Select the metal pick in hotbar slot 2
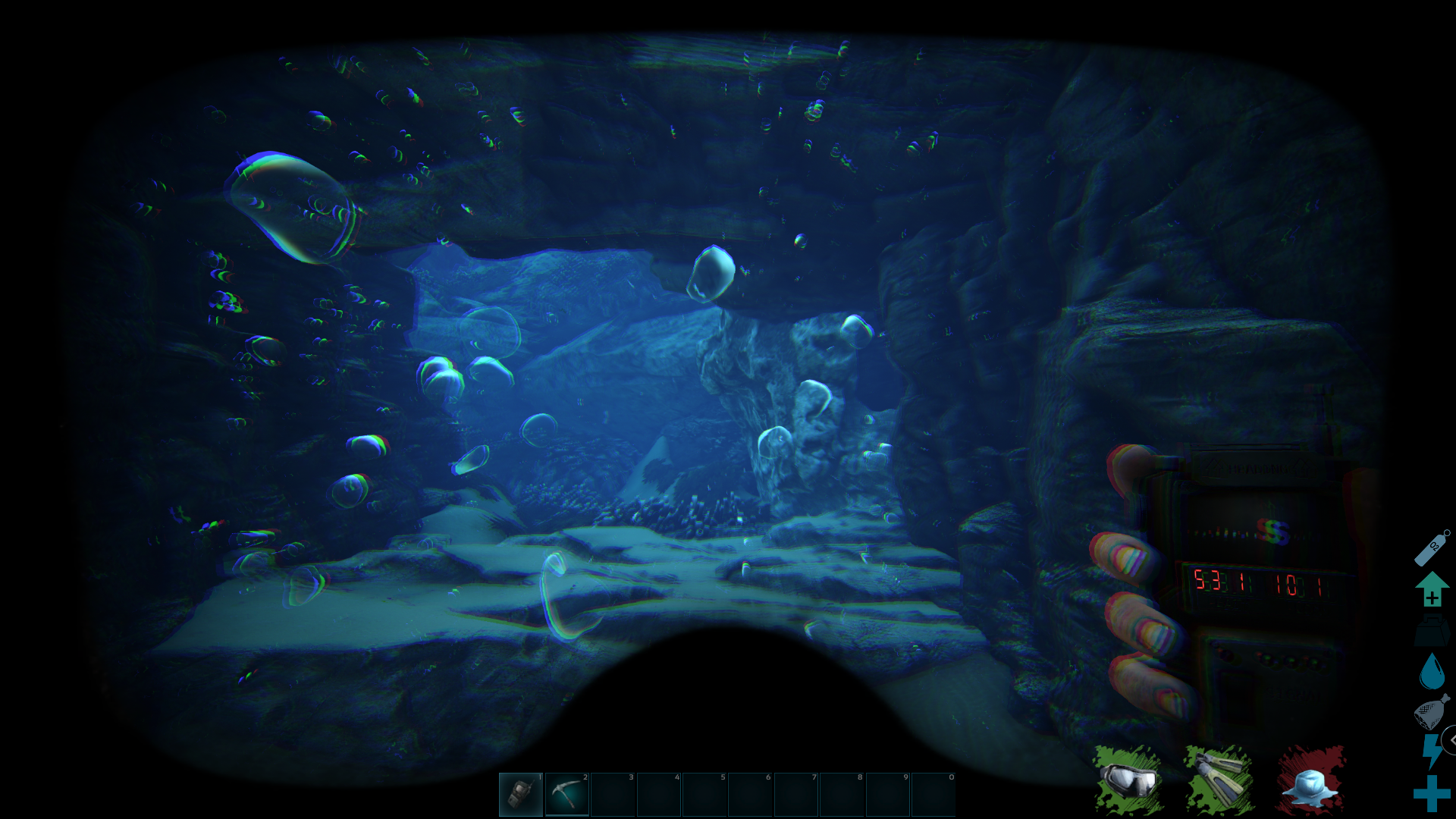Screen dimensions: 1456x819 pos(569,793)
